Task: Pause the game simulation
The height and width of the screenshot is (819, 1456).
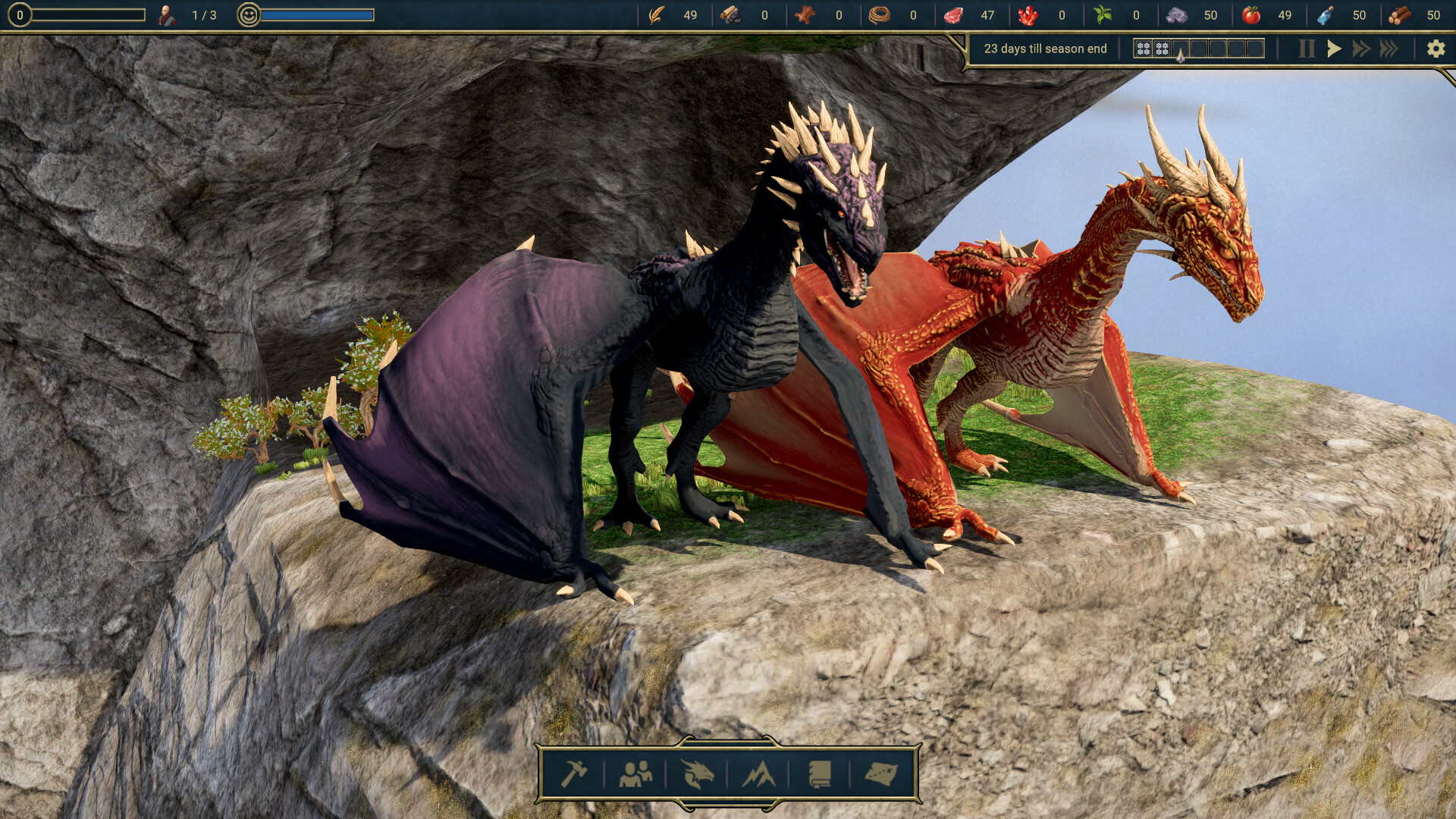Action: 1306,49
